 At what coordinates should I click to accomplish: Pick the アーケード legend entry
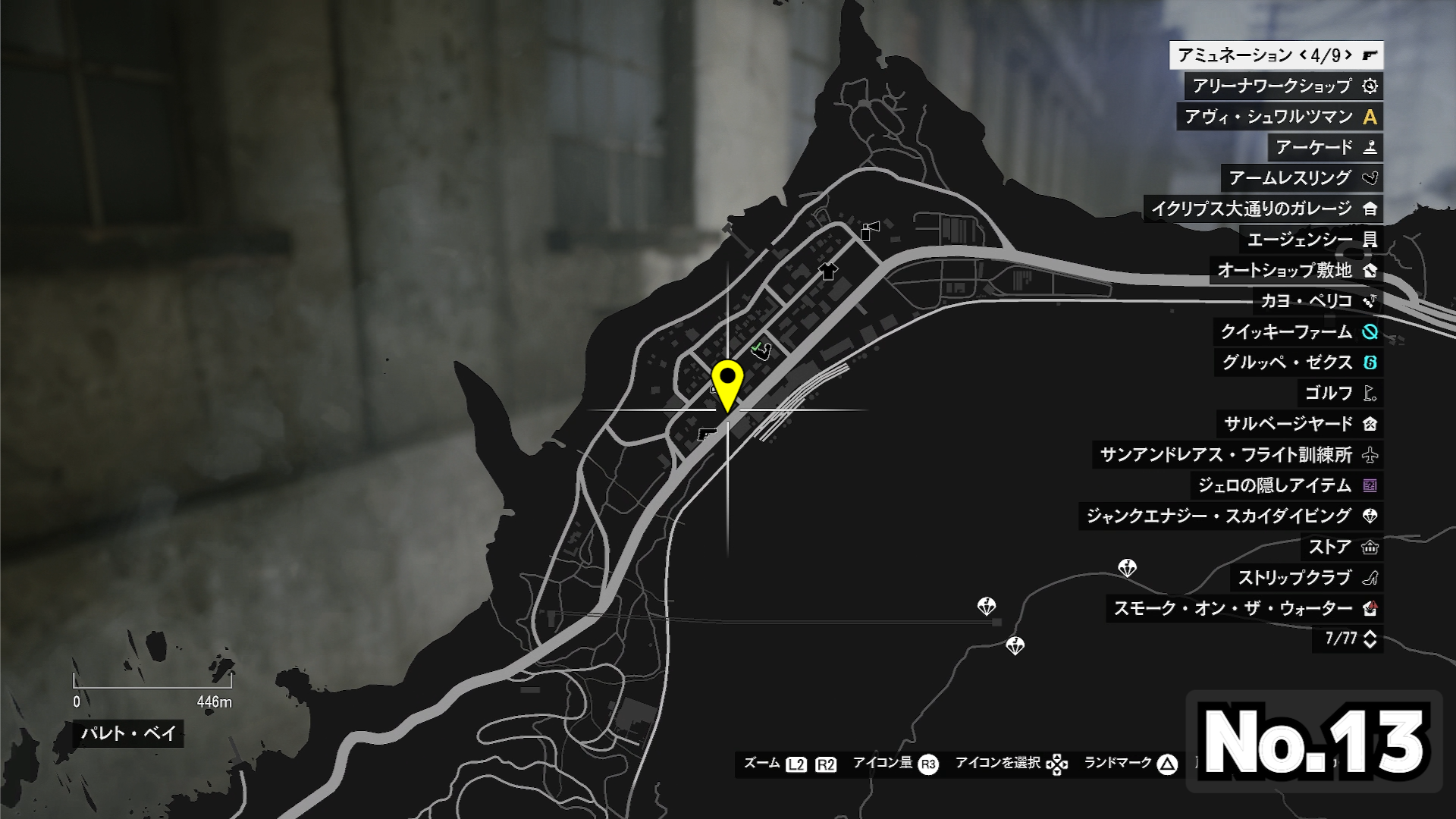[1325, 148]
